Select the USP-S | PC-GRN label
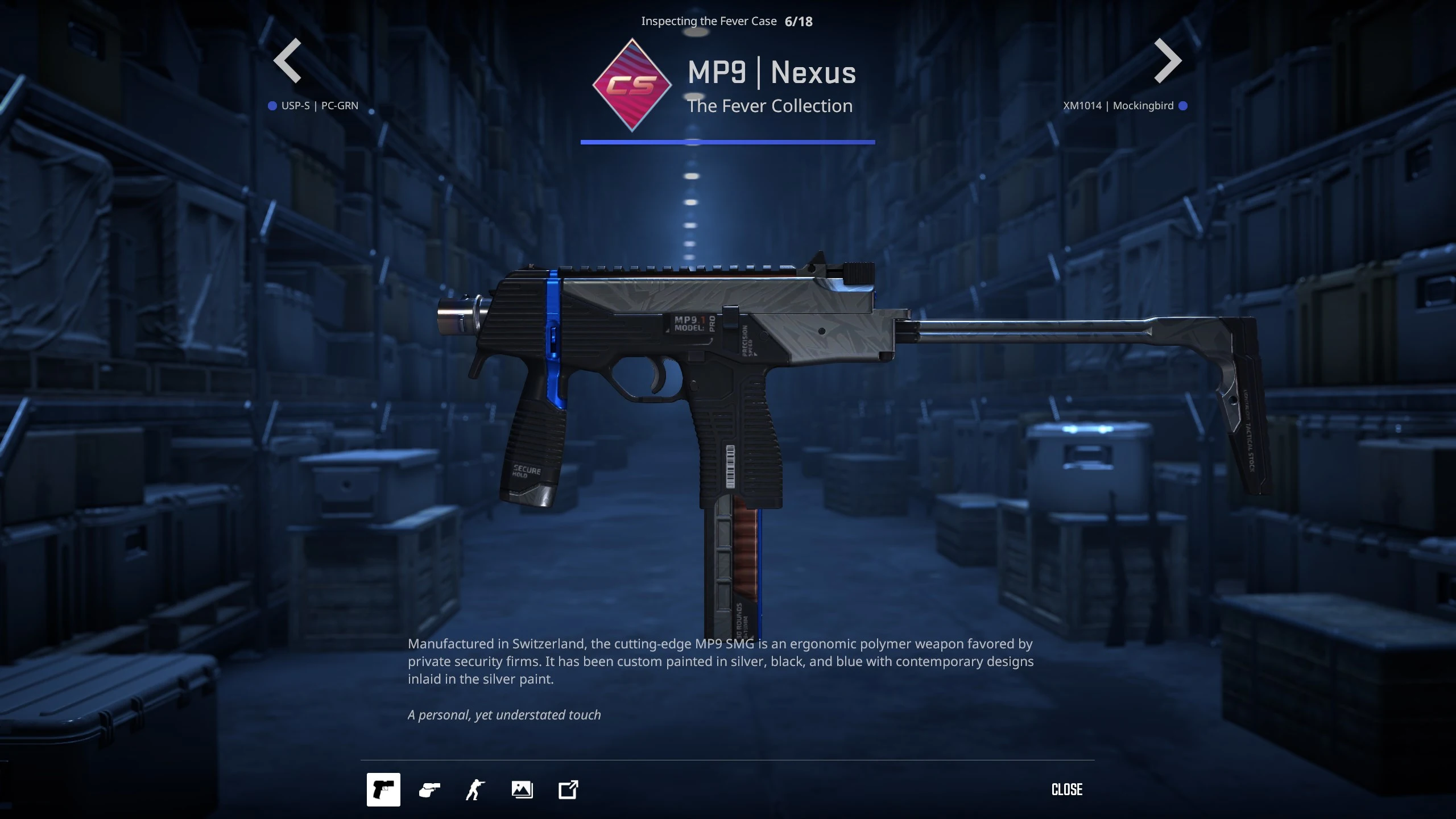Screen dimensions: 1456x819 point(319,106)
